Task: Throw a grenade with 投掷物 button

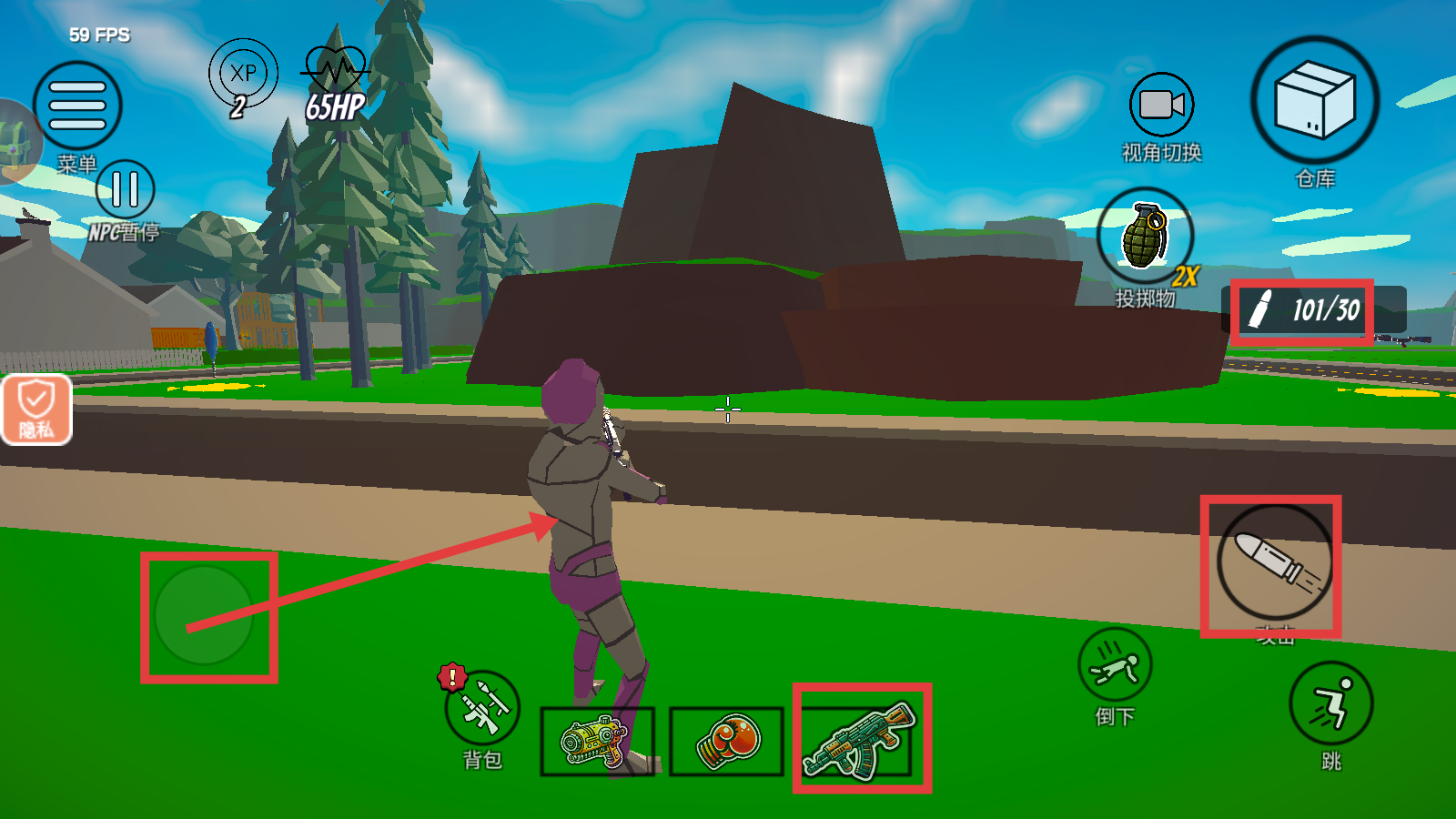Action: click(1145, 237)
